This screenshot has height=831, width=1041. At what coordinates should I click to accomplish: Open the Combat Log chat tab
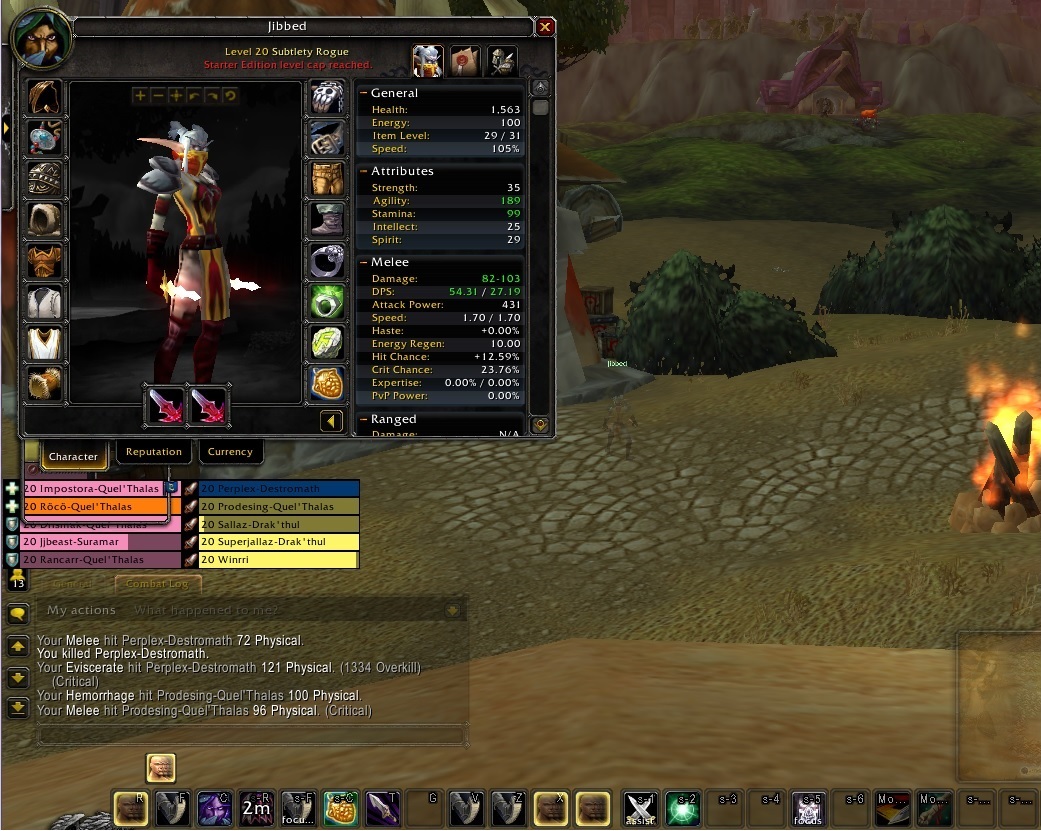[158, 583]
